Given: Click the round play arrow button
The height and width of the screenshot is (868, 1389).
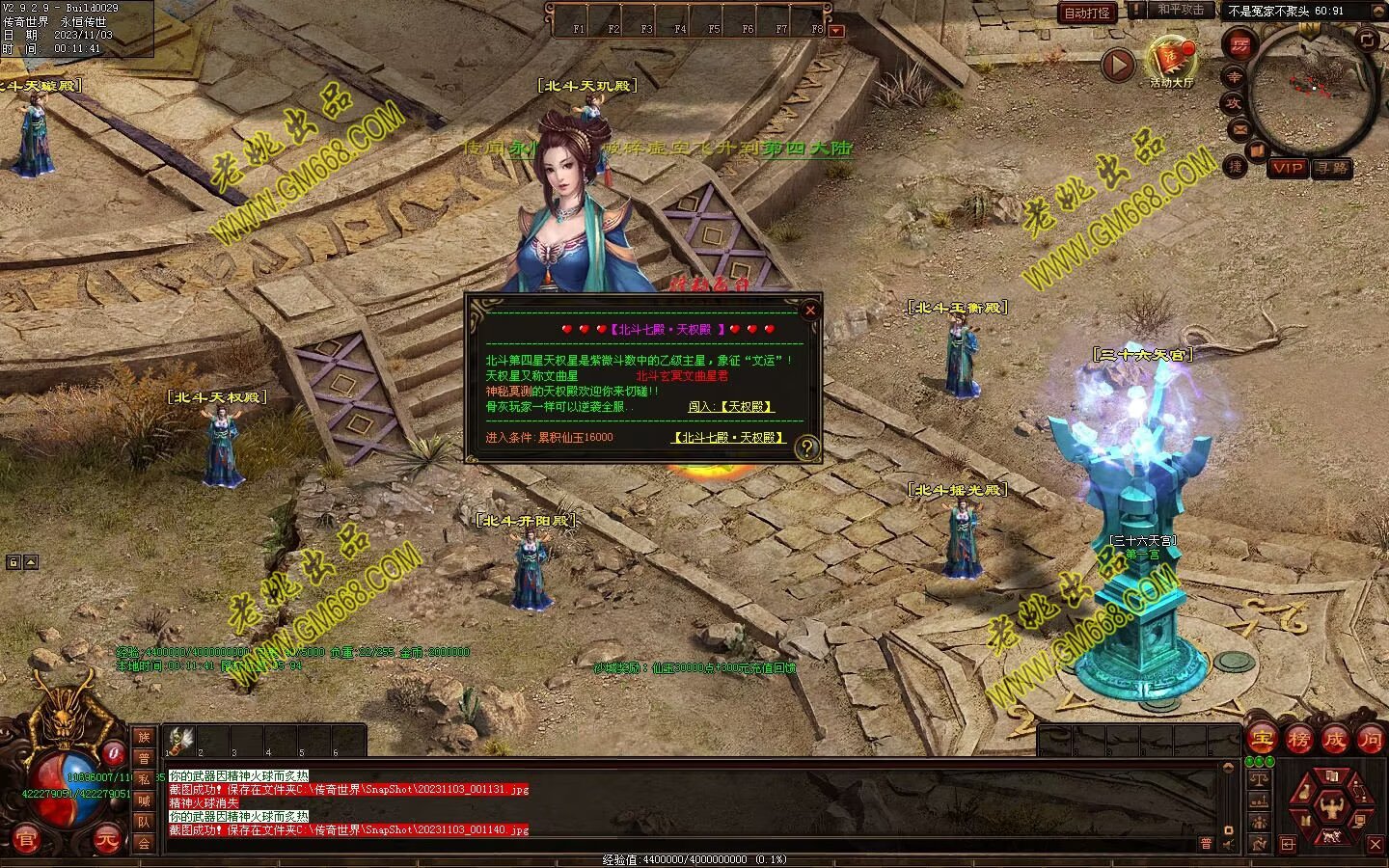Looking at the screenshot, I should 1118,65.
